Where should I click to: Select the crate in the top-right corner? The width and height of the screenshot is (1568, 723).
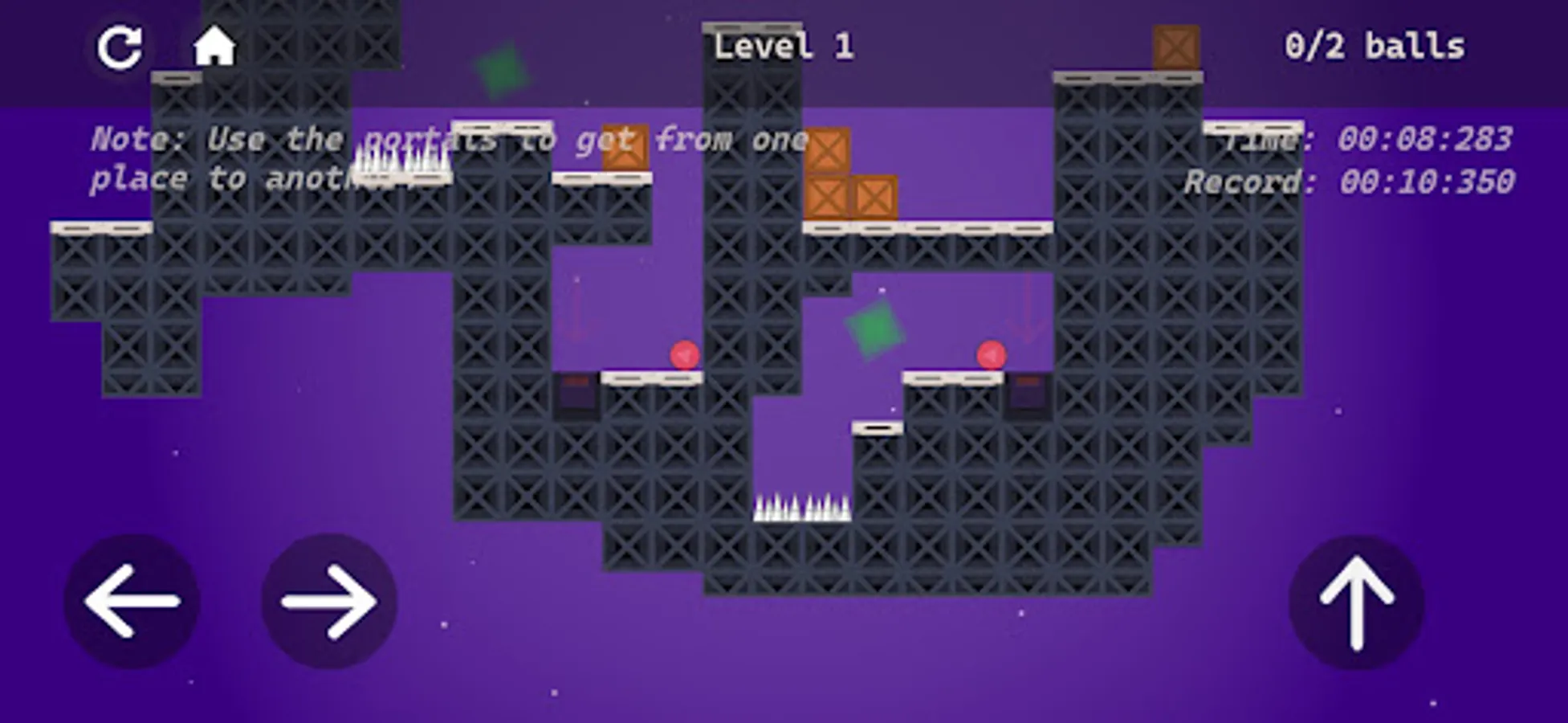[1175, 46]
